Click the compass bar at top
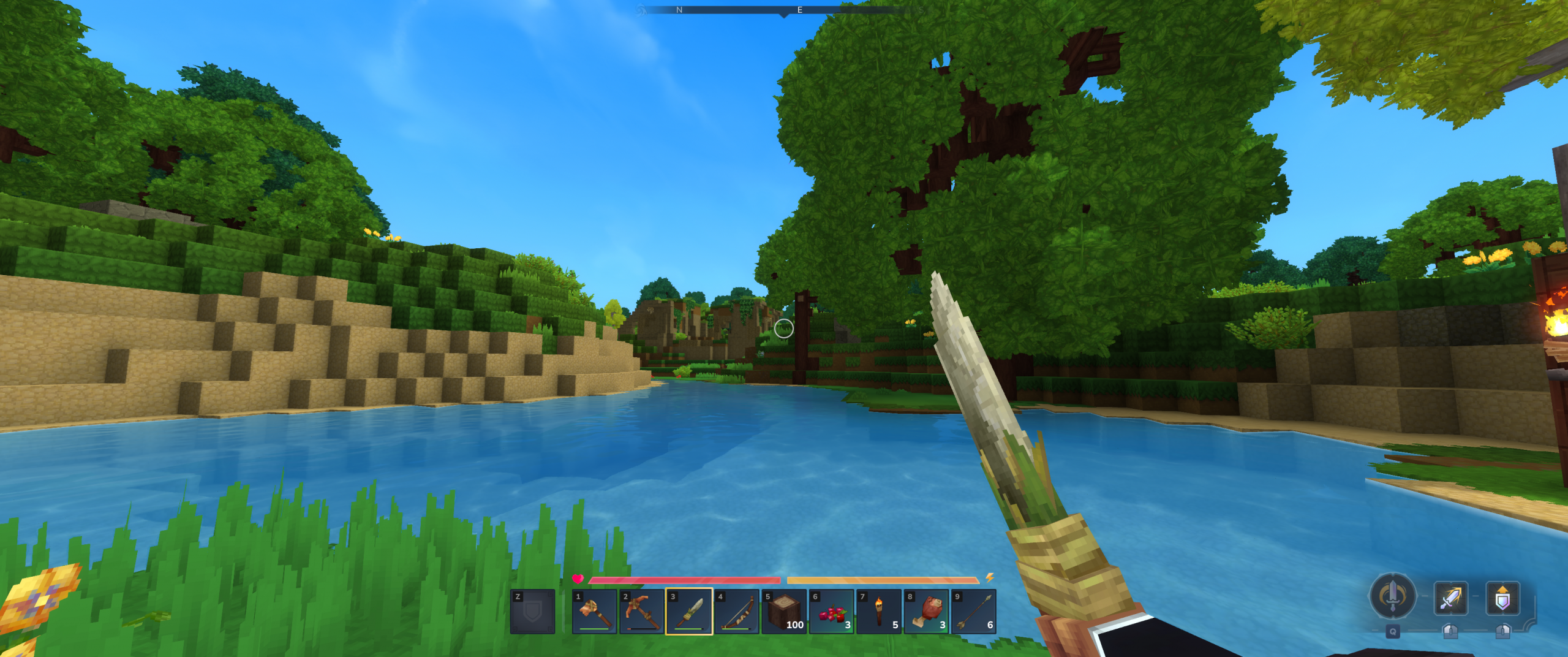This screenshot has width=1568, height=657. tap(783, 10)
